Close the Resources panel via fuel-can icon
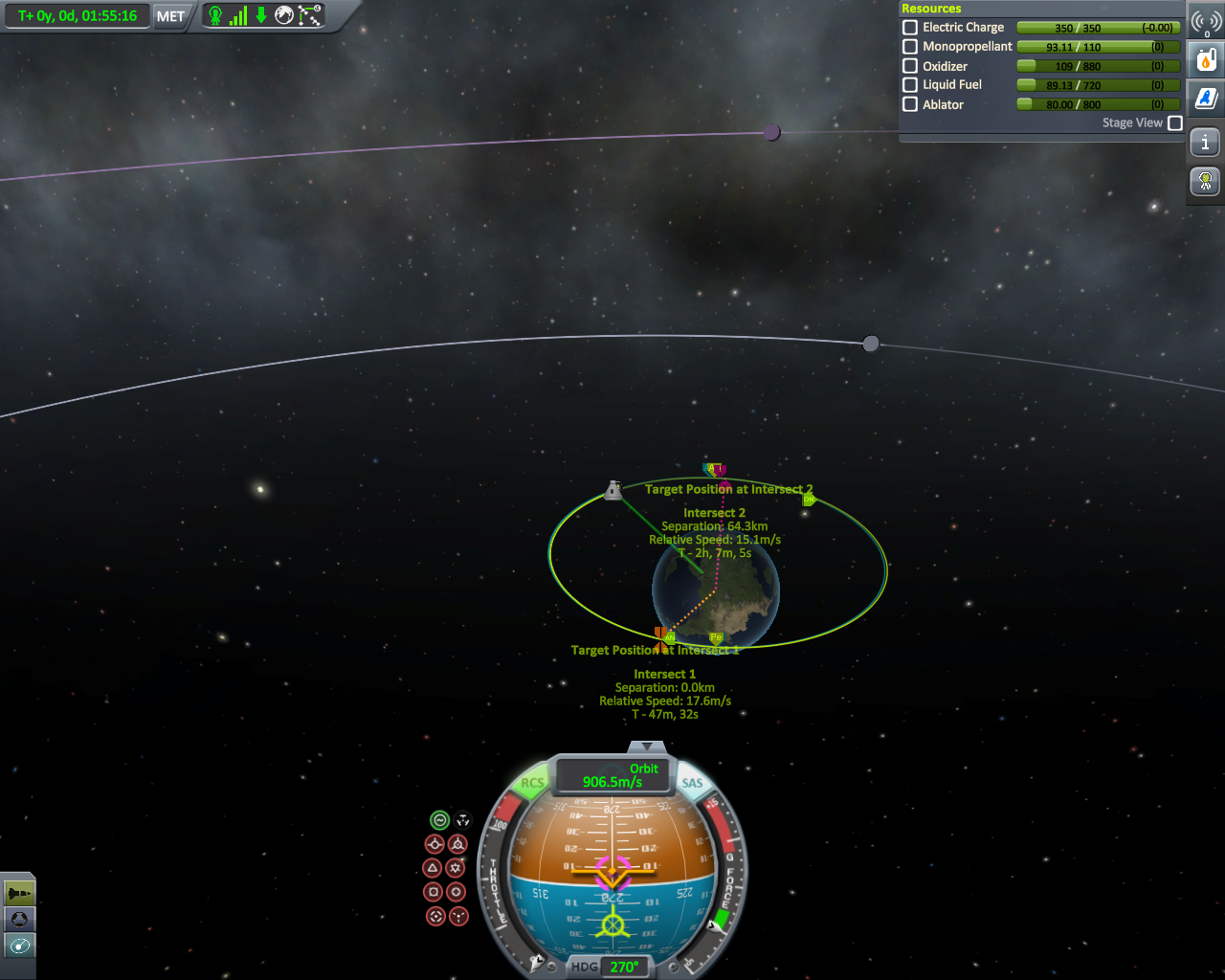 tap(1206, 60)
